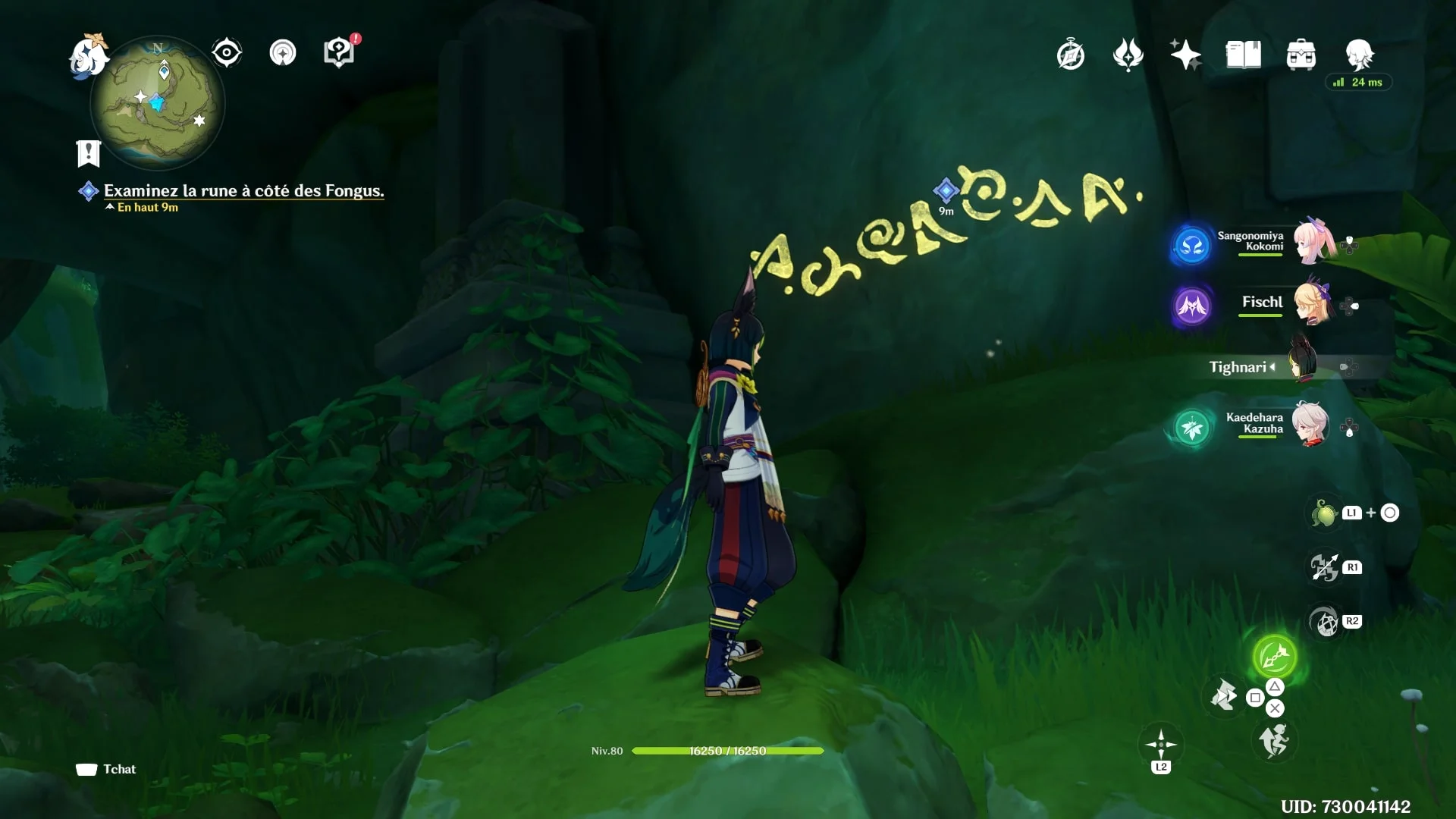Click the sprint dash icon
The image size is (1456, 819).
(1273, 741)
